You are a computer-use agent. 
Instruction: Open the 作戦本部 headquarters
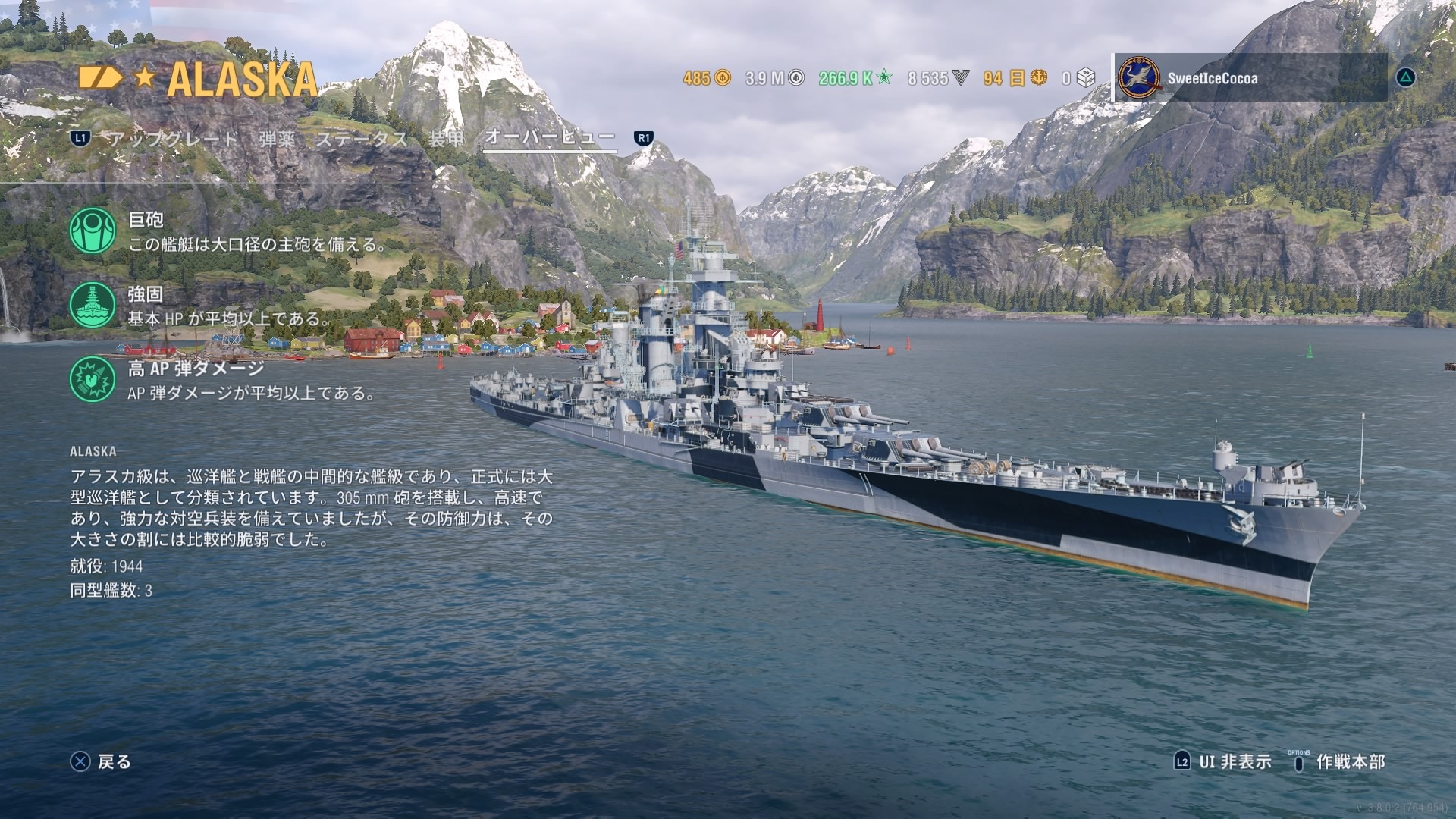point(1339,761)
